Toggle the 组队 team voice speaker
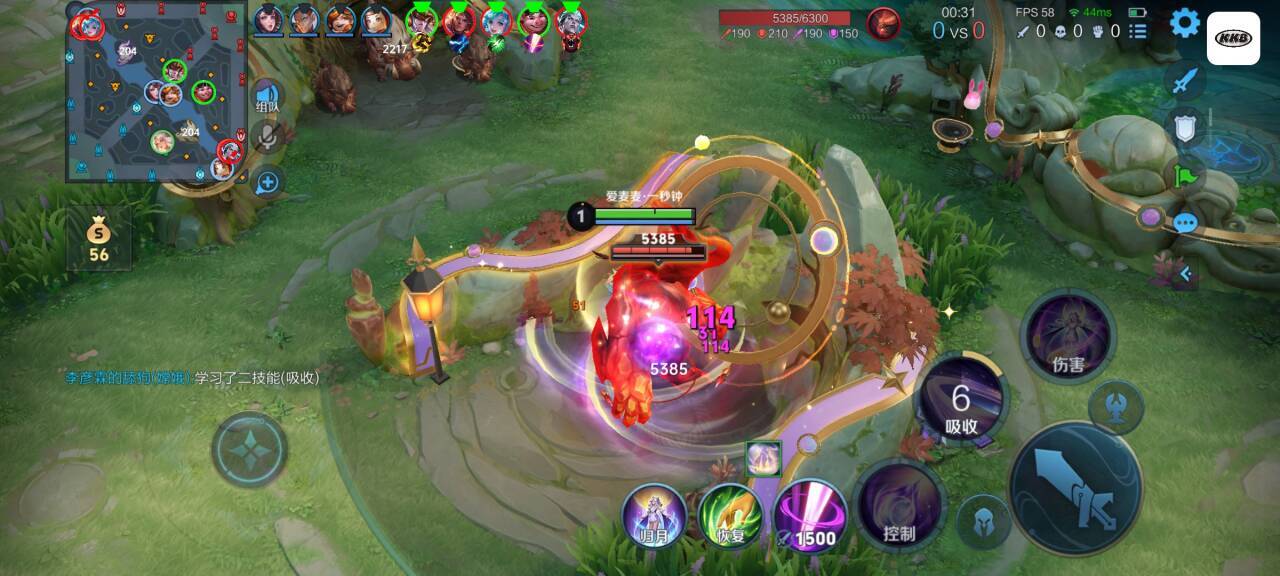Image resolution: width=1280 pixels, height=576 pixels. 267,96
